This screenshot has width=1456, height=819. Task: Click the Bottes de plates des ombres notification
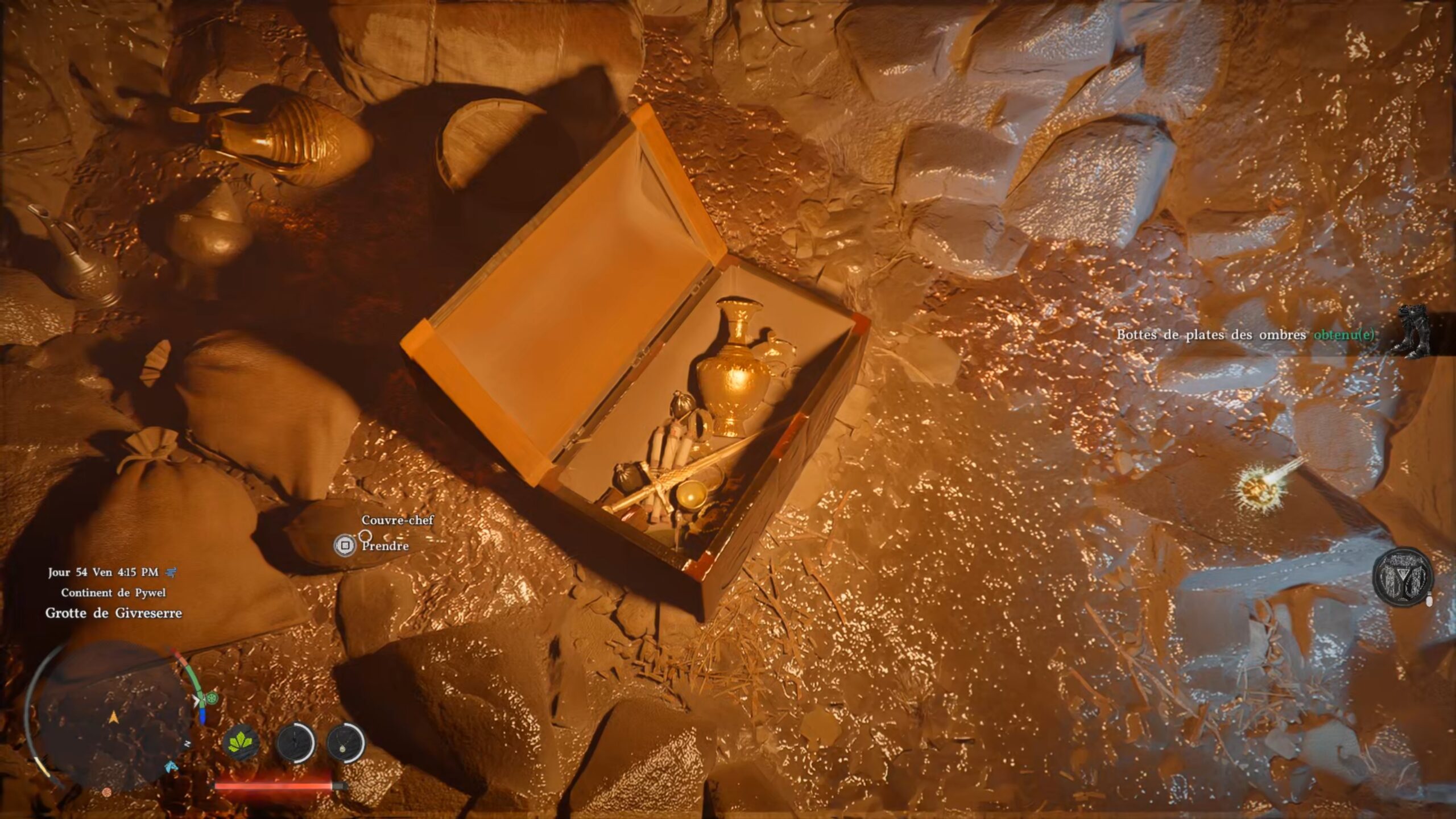coord(1246,335)
